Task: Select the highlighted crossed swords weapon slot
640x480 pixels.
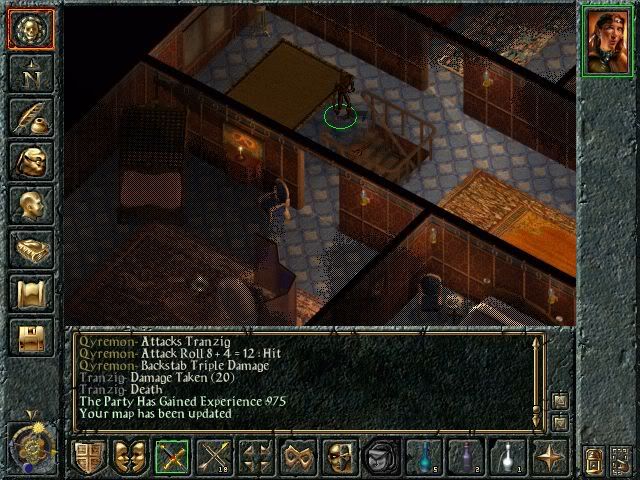Action: click(173, 457)
